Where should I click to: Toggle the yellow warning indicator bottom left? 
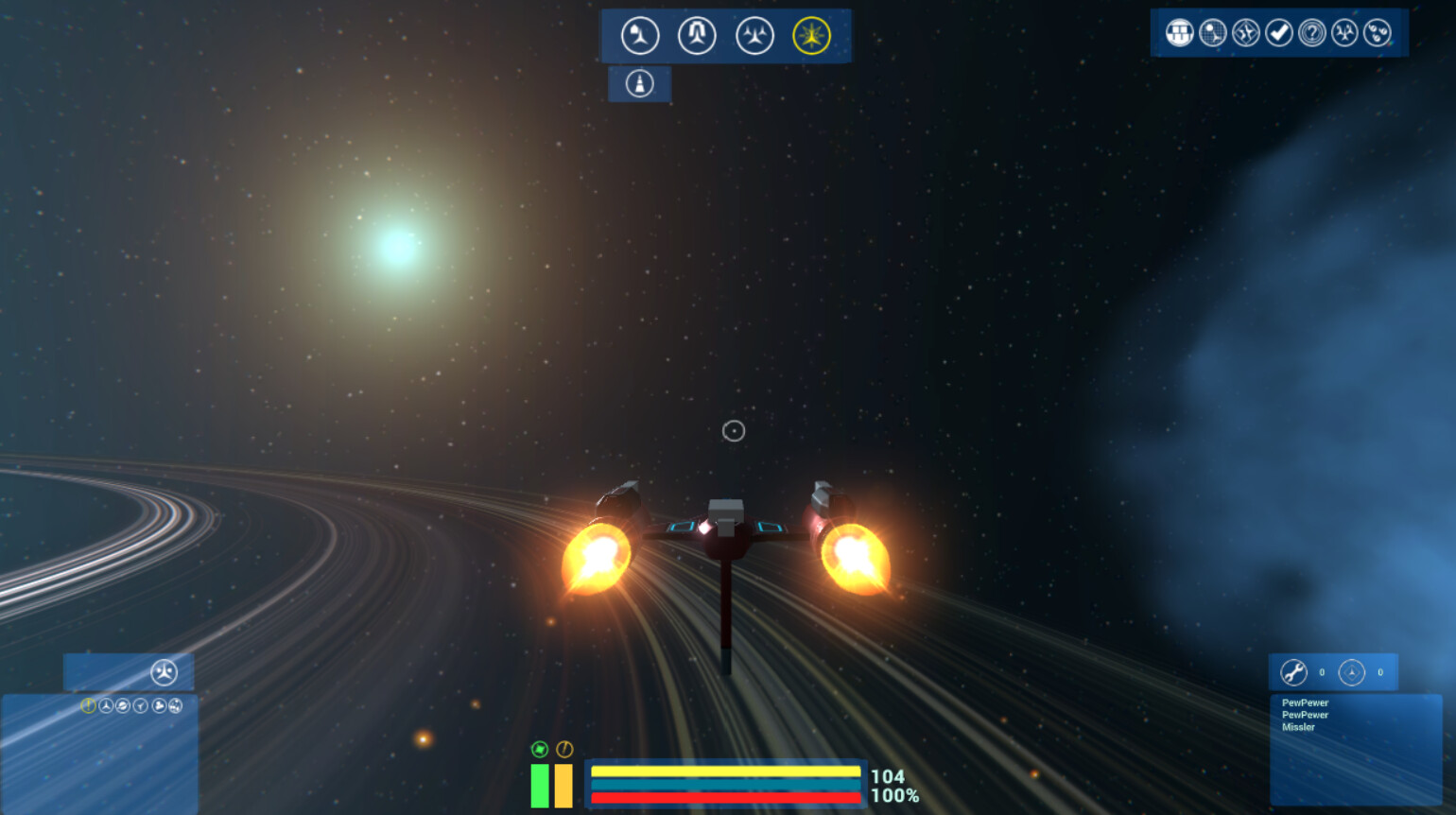(89, 706)
